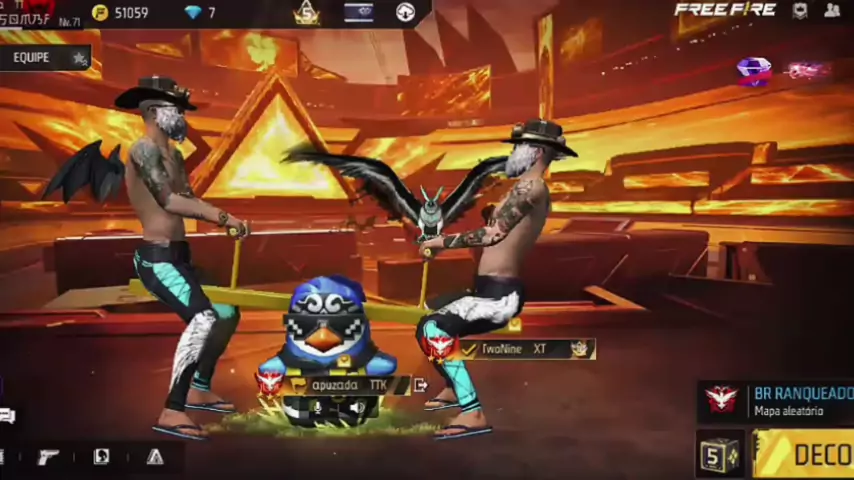Open the weapons pistol icon
854x480 pixels.
[x=47, y=457]
